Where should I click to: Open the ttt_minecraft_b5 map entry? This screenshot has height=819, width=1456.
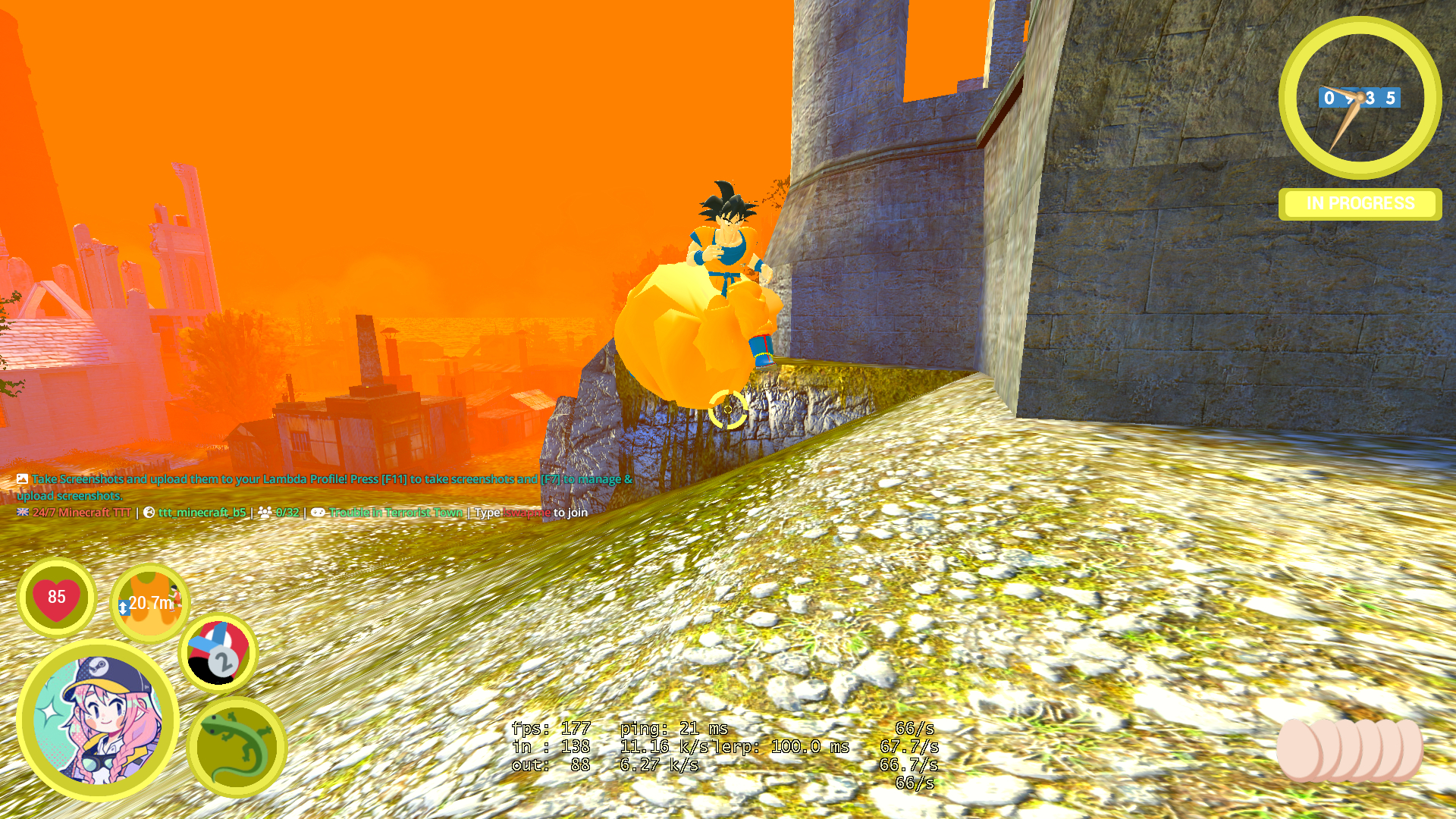click(201, 513)
